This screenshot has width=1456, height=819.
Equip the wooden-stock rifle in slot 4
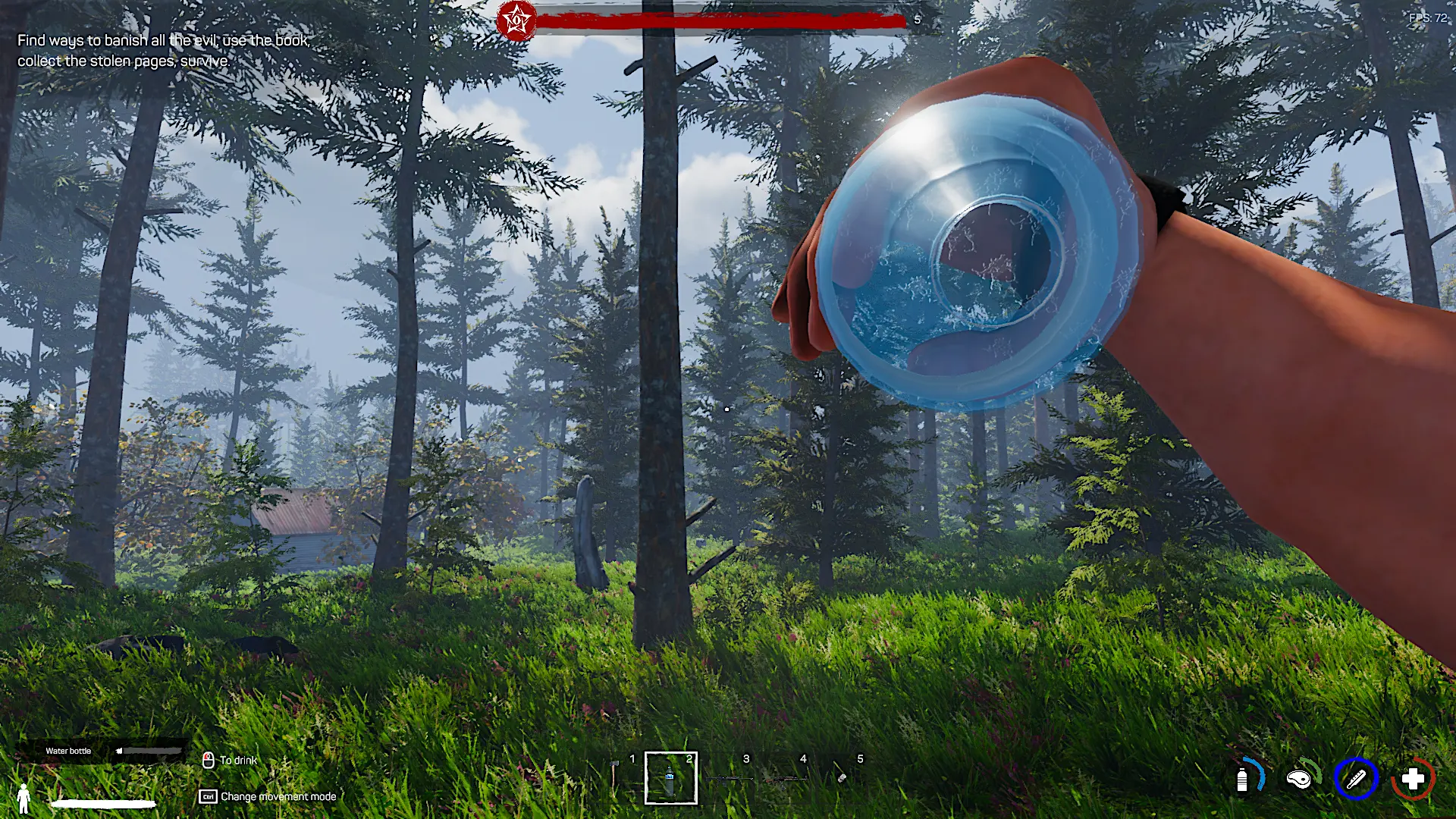[785, 778]
